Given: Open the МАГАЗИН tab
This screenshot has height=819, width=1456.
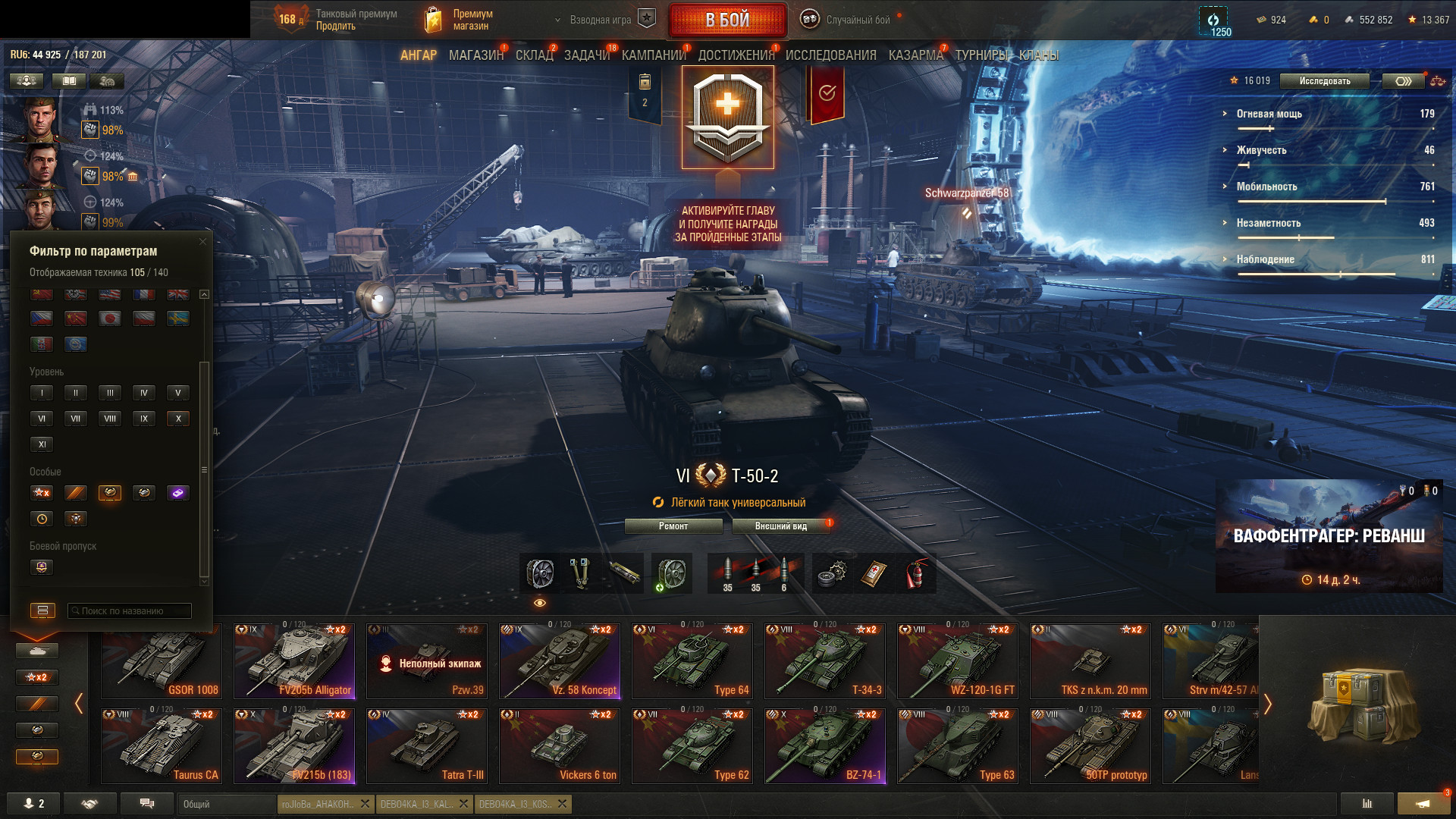Looking at the screenshot, I should click(475, 55).
